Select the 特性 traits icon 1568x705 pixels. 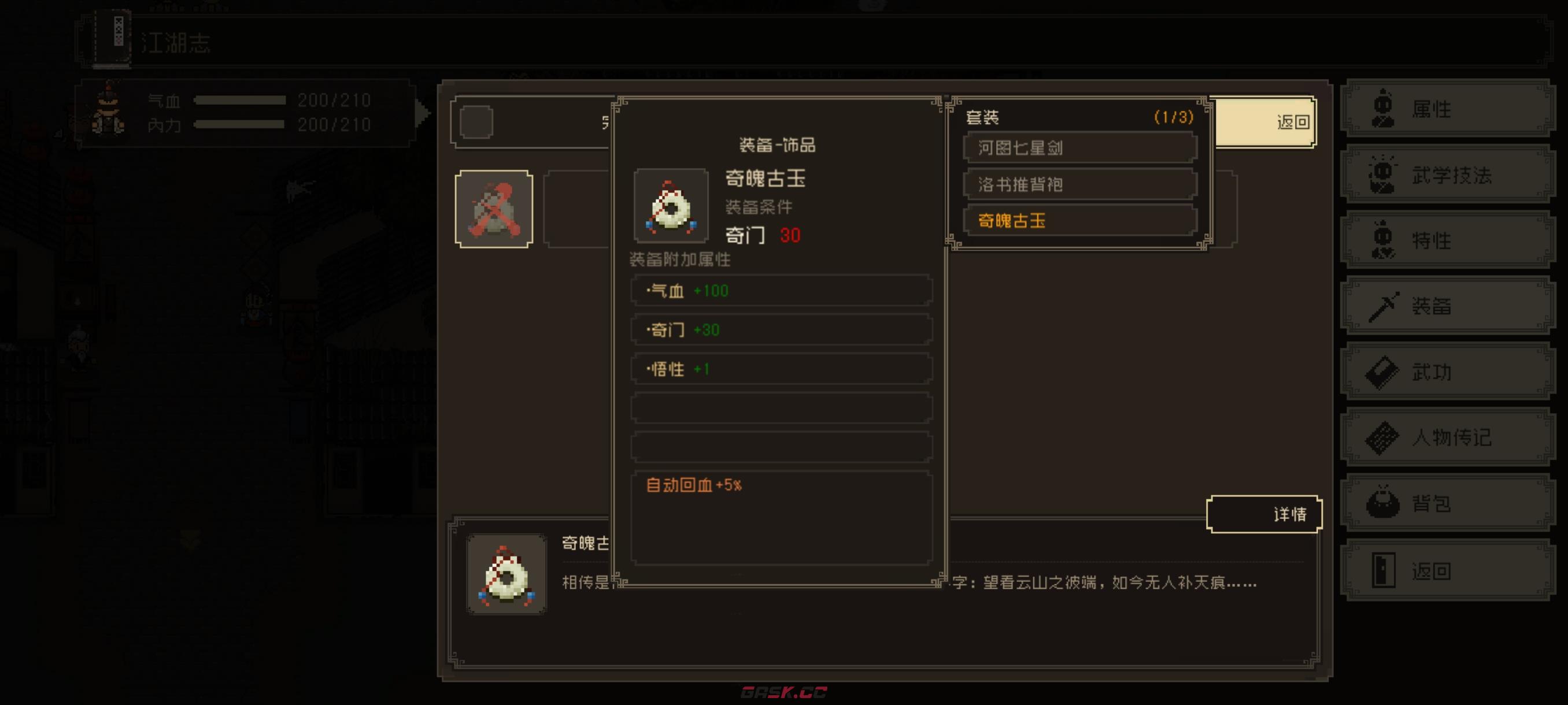(1446, 240)
